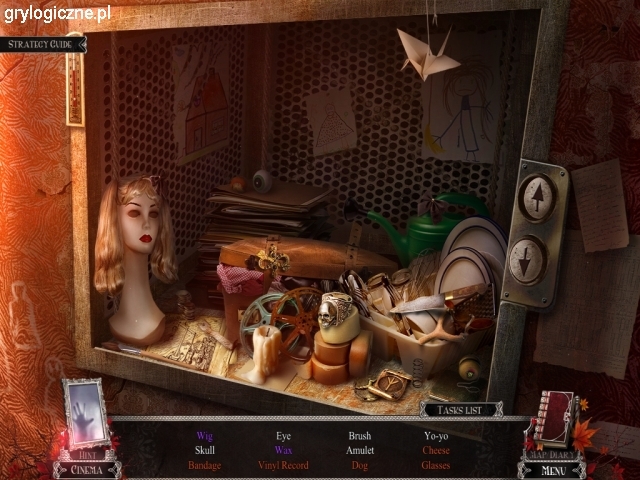640x480 pixels.
Task: Use the Hint mirror
Action: 85,415
